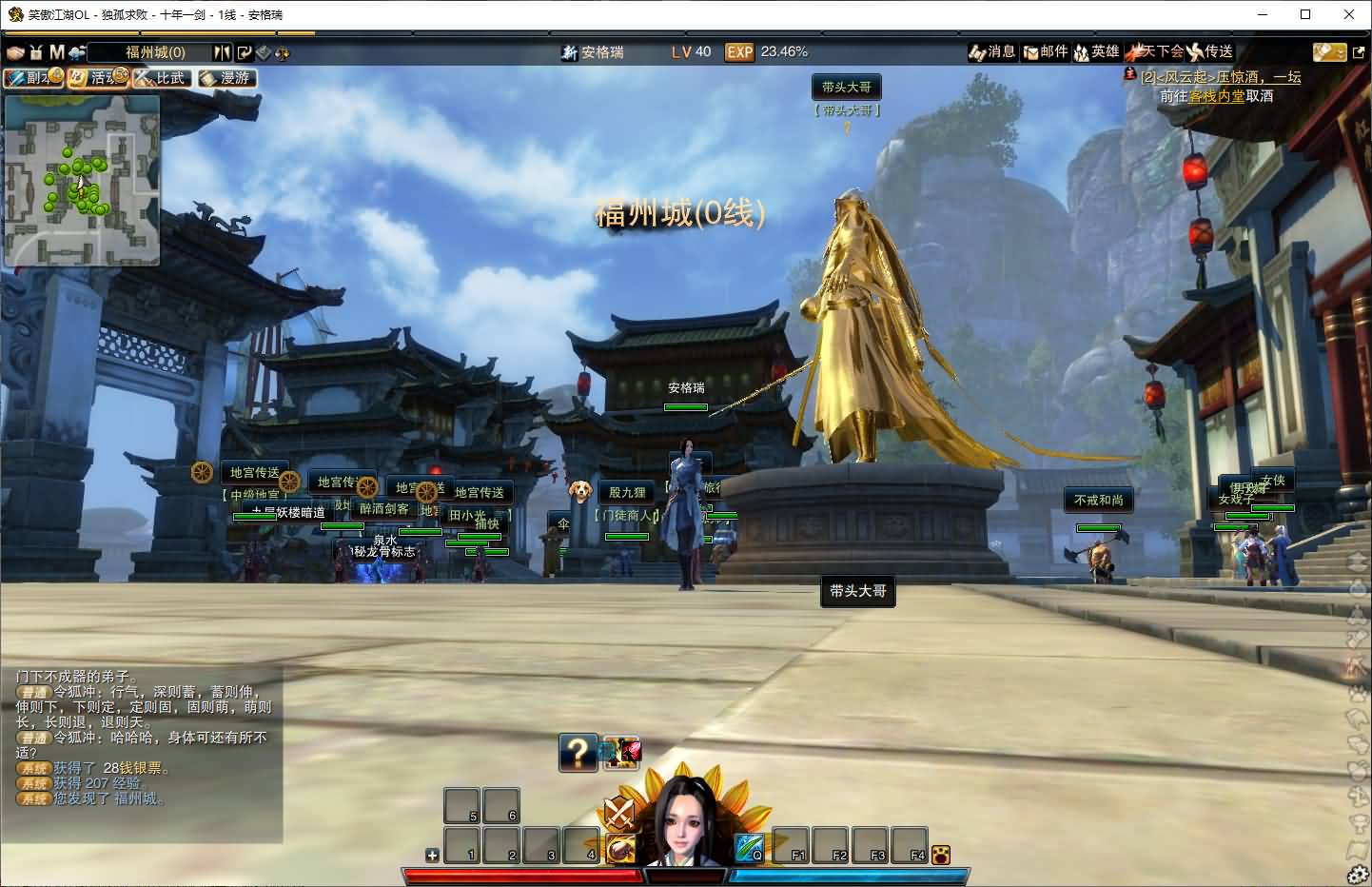
Task: Use the Q skill with green slash icon
Action: (x=749, y=846)
